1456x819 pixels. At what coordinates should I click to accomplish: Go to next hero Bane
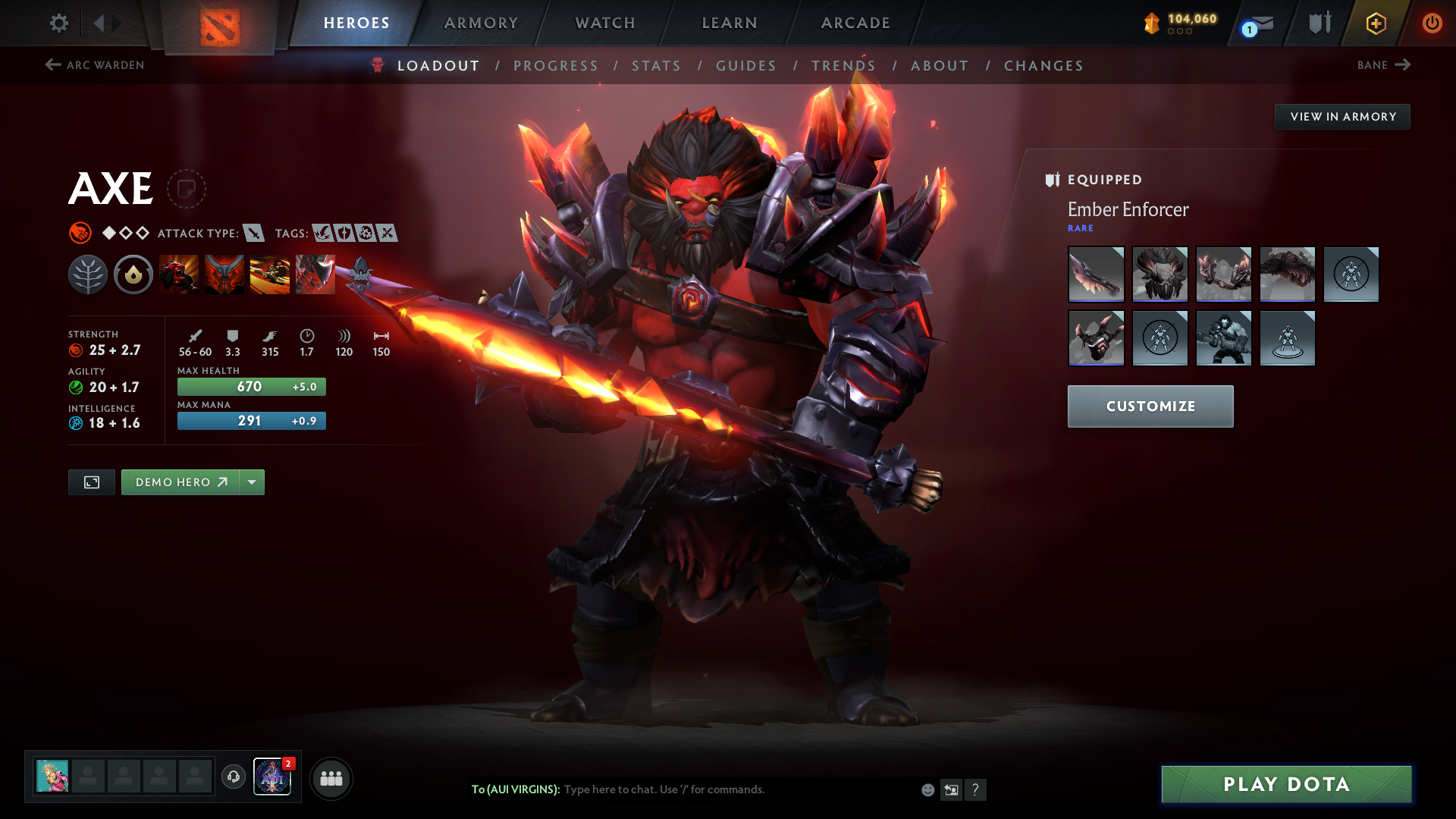pos(1383,65)
